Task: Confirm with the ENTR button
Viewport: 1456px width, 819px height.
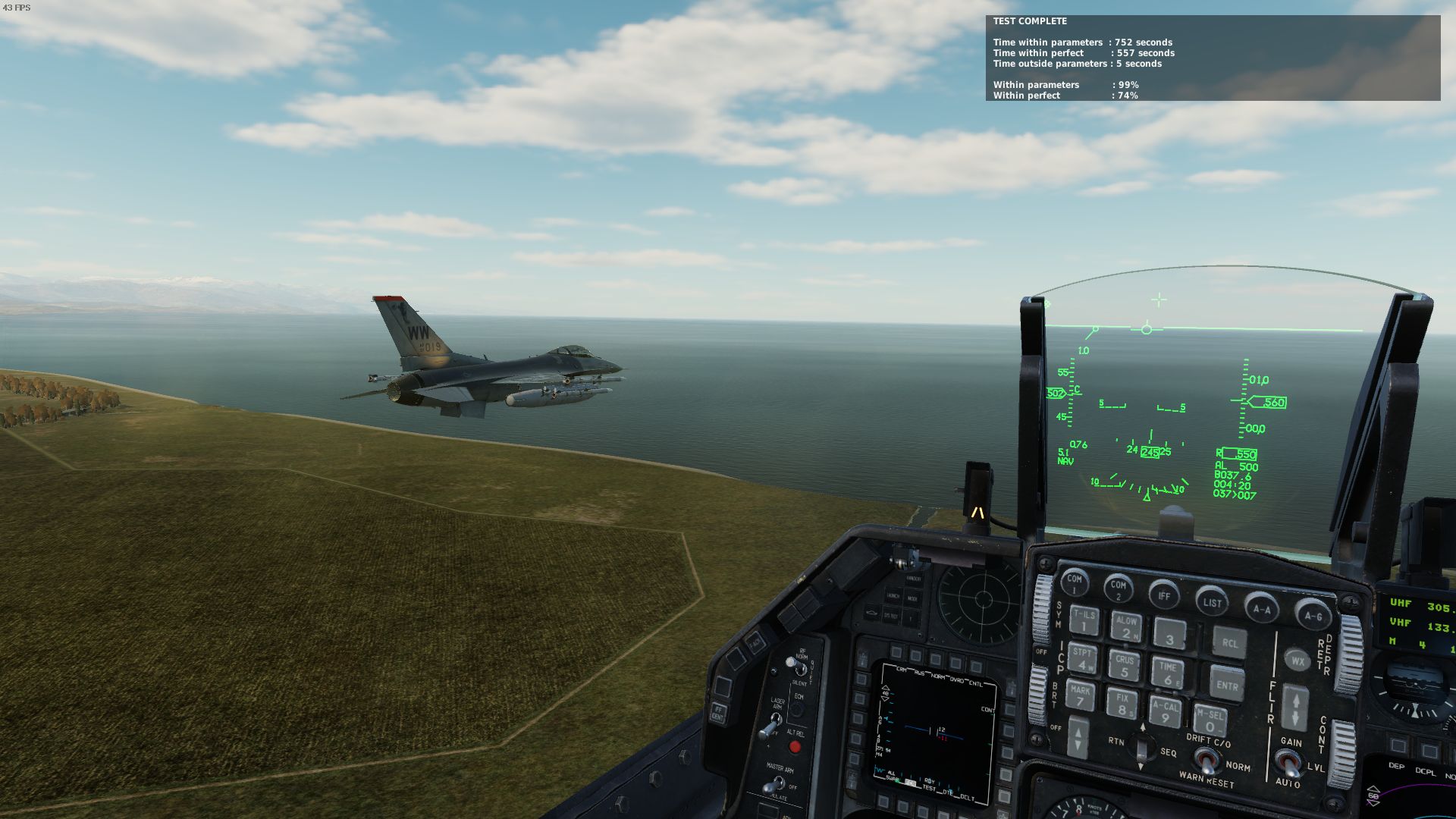Action: coord(1227,685)
